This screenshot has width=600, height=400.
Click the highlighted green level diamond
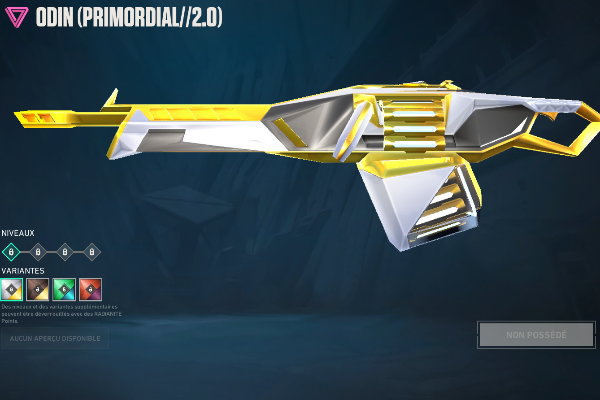11,251
